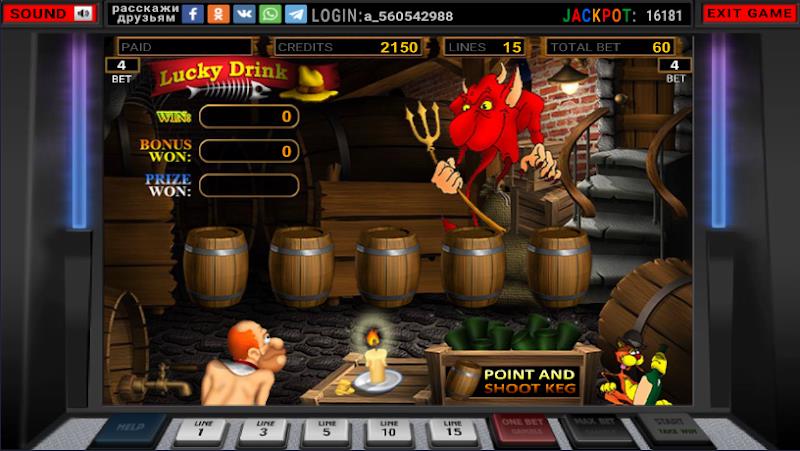The height and width of the screenshot is (451, 800).
Task: Share via the Telegram icon
Action: tap(296, 14)
